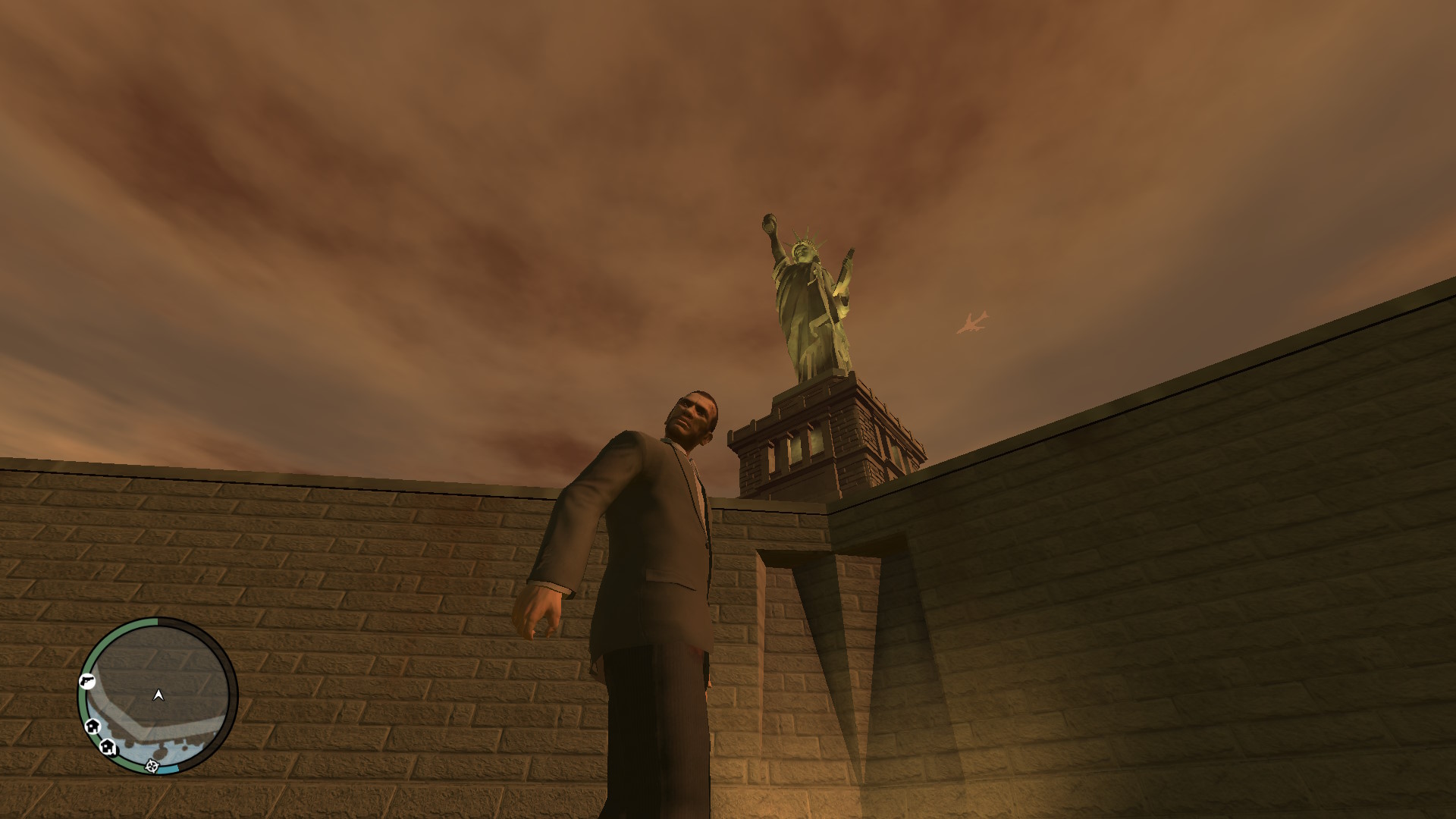The width and height of the screenshot is (1456, 819).
Task: Select the waypoint target icon on the radar
Action: (152, 766)
